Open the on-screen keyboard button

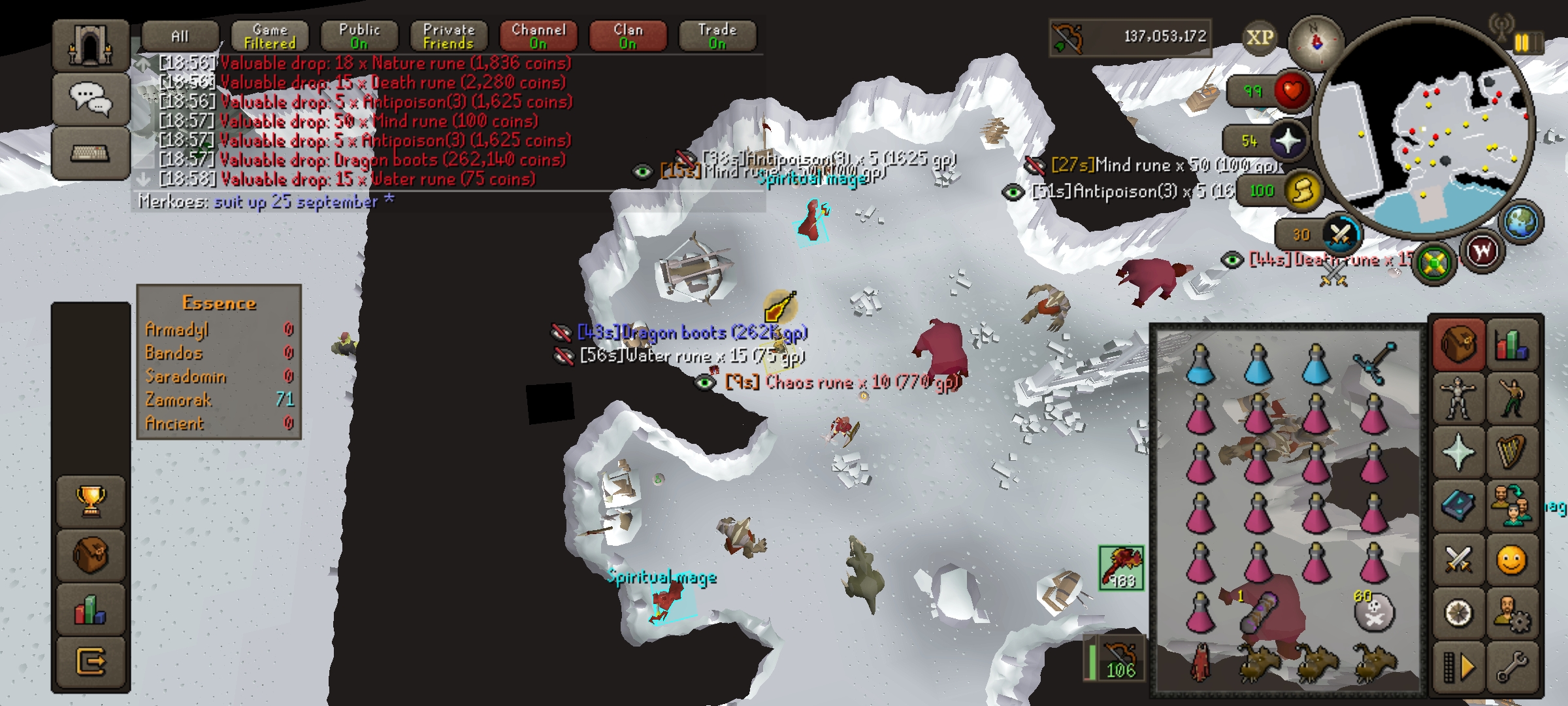pos(90,154)
